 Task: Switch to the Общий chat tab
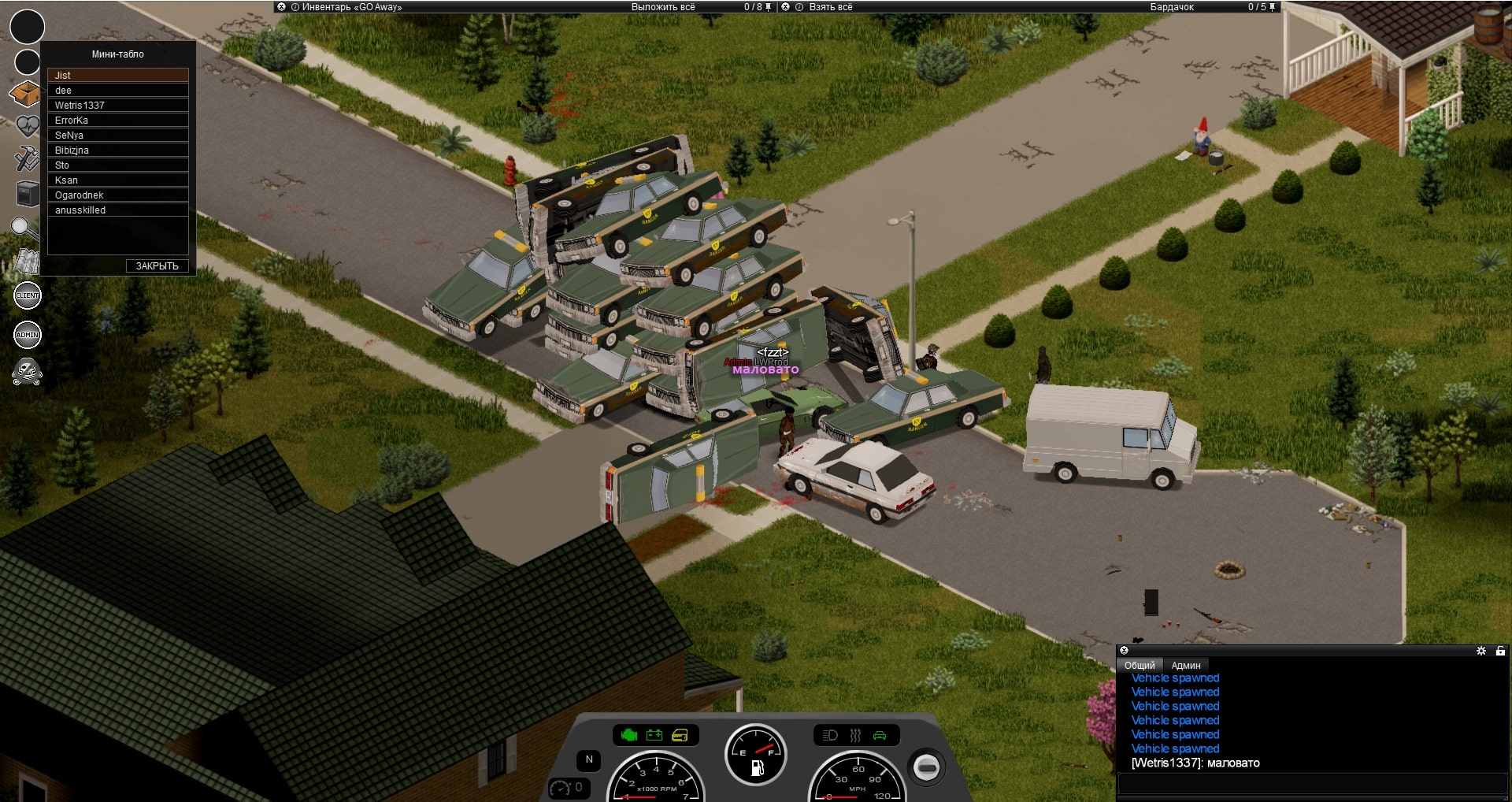tap(1140, 666)
